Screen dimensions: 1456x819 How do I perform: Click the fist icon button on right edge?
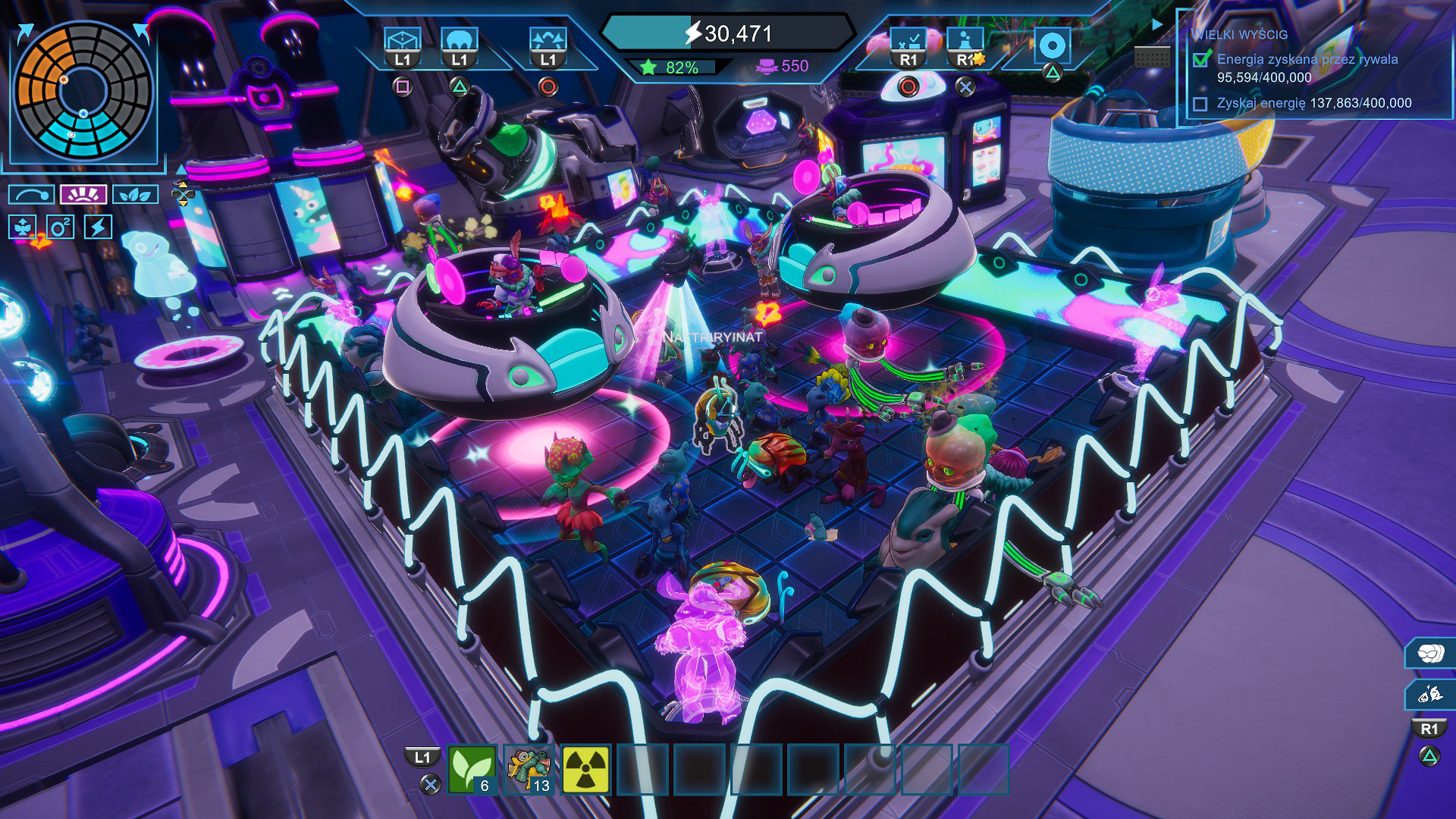point(1430,653)
